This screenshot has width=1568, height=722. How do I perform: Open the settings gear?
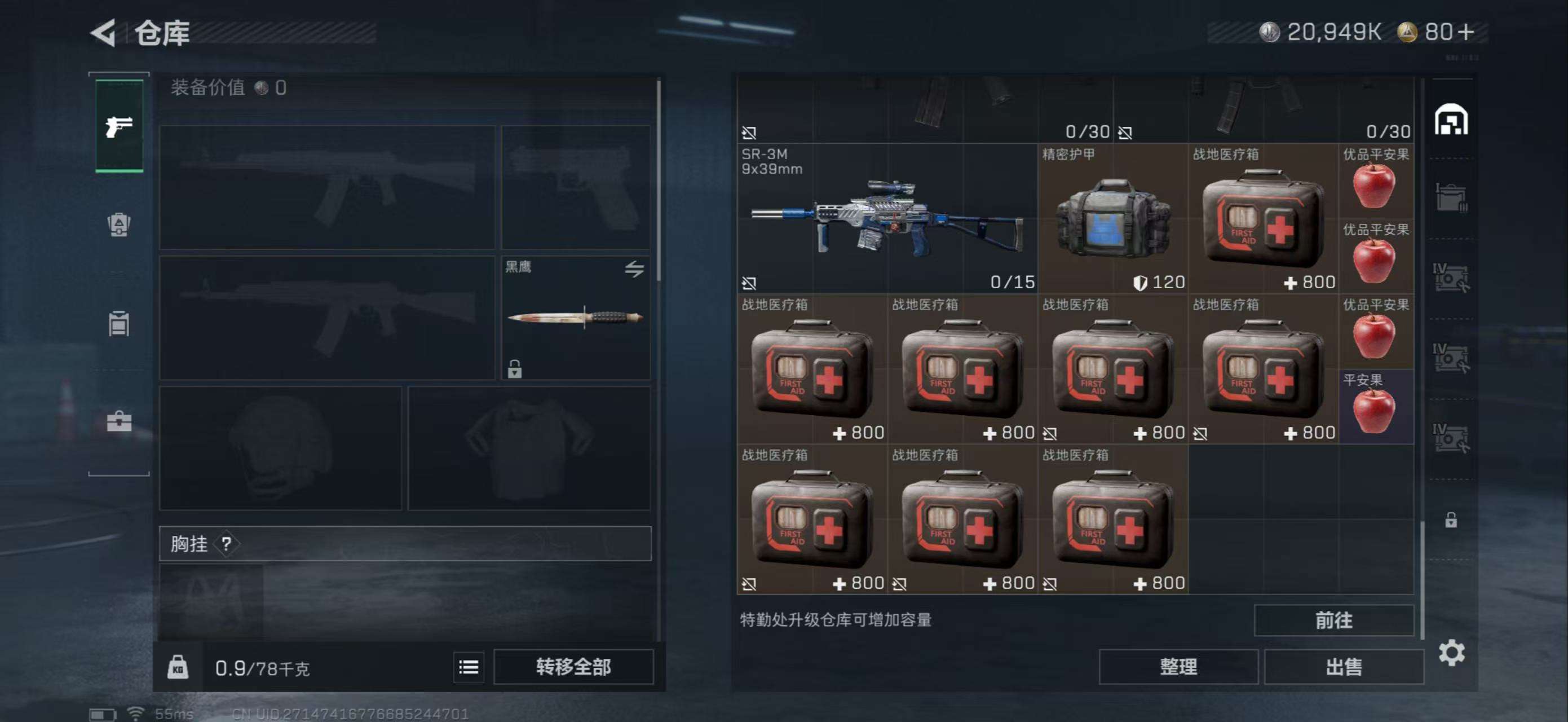tap(1454, 651)
